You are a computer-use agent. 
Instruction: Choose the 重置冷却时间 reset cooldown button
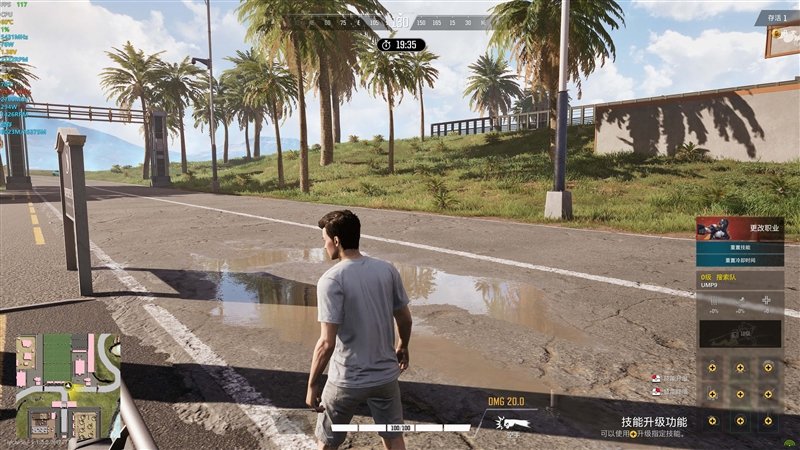tap(740, 260)
